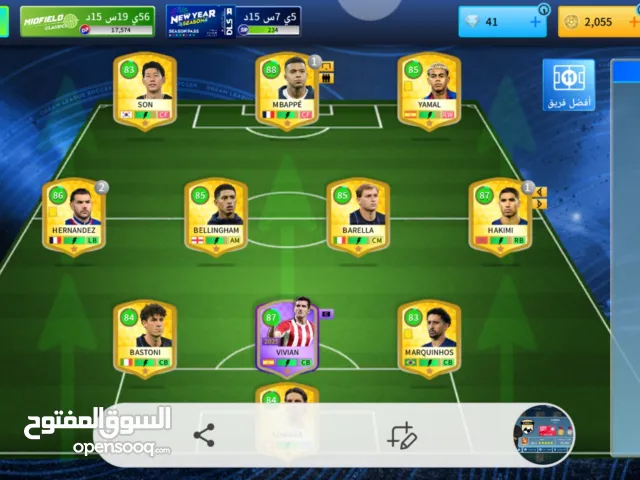Select the Son player card
Viewport: 640px width, 480px height.
click(145, 90)
